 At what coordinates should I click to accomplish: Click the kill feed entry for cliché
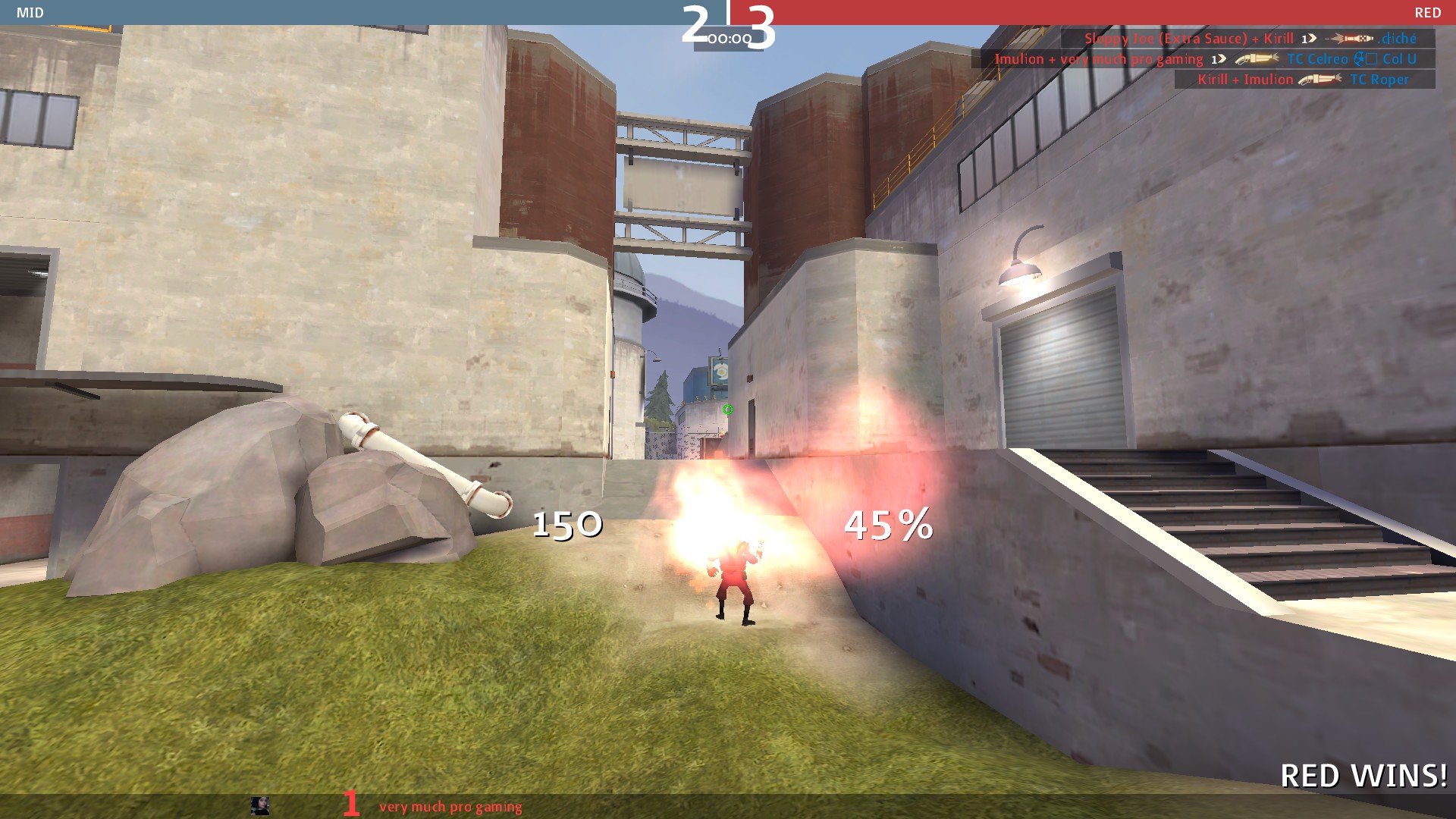click(x=1249, y=39)
